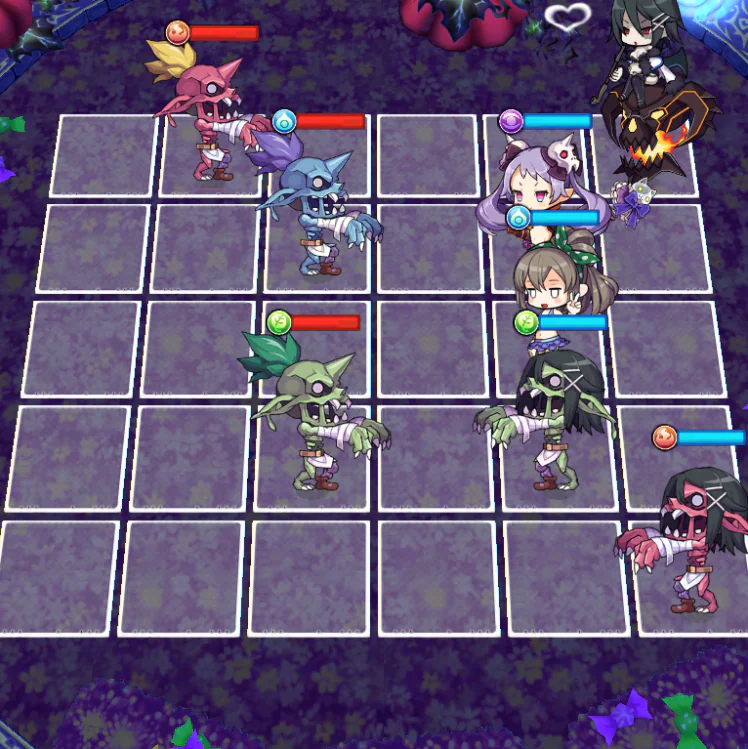Target the blue water goblin zombie unit
Screen dimensions: 748x749
click(x=315, y=210)
